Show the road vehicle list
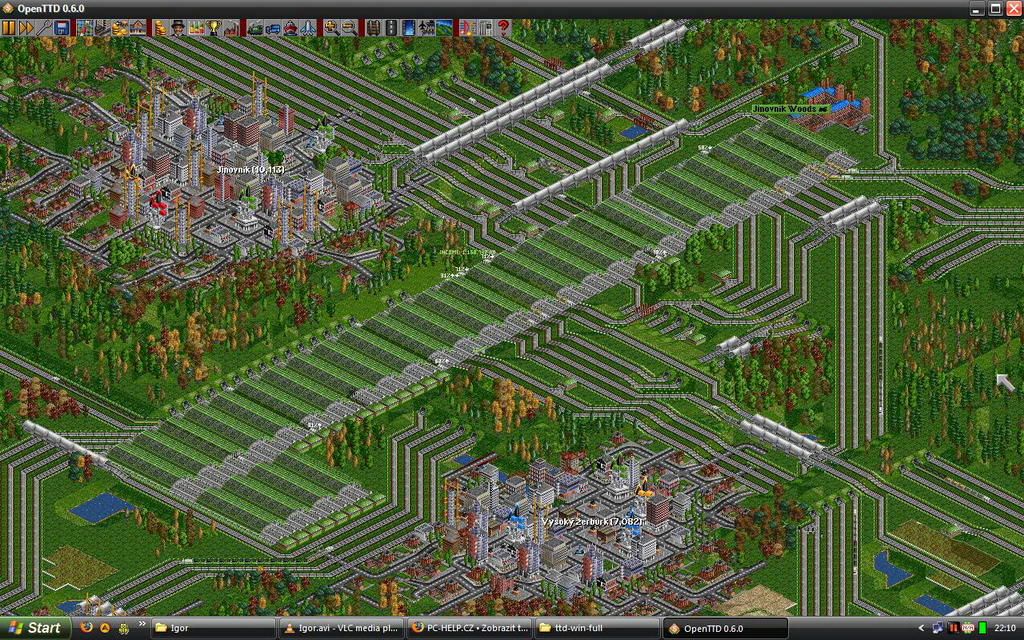This screenshot has width=1024, height=640. [x=272, y=28]
